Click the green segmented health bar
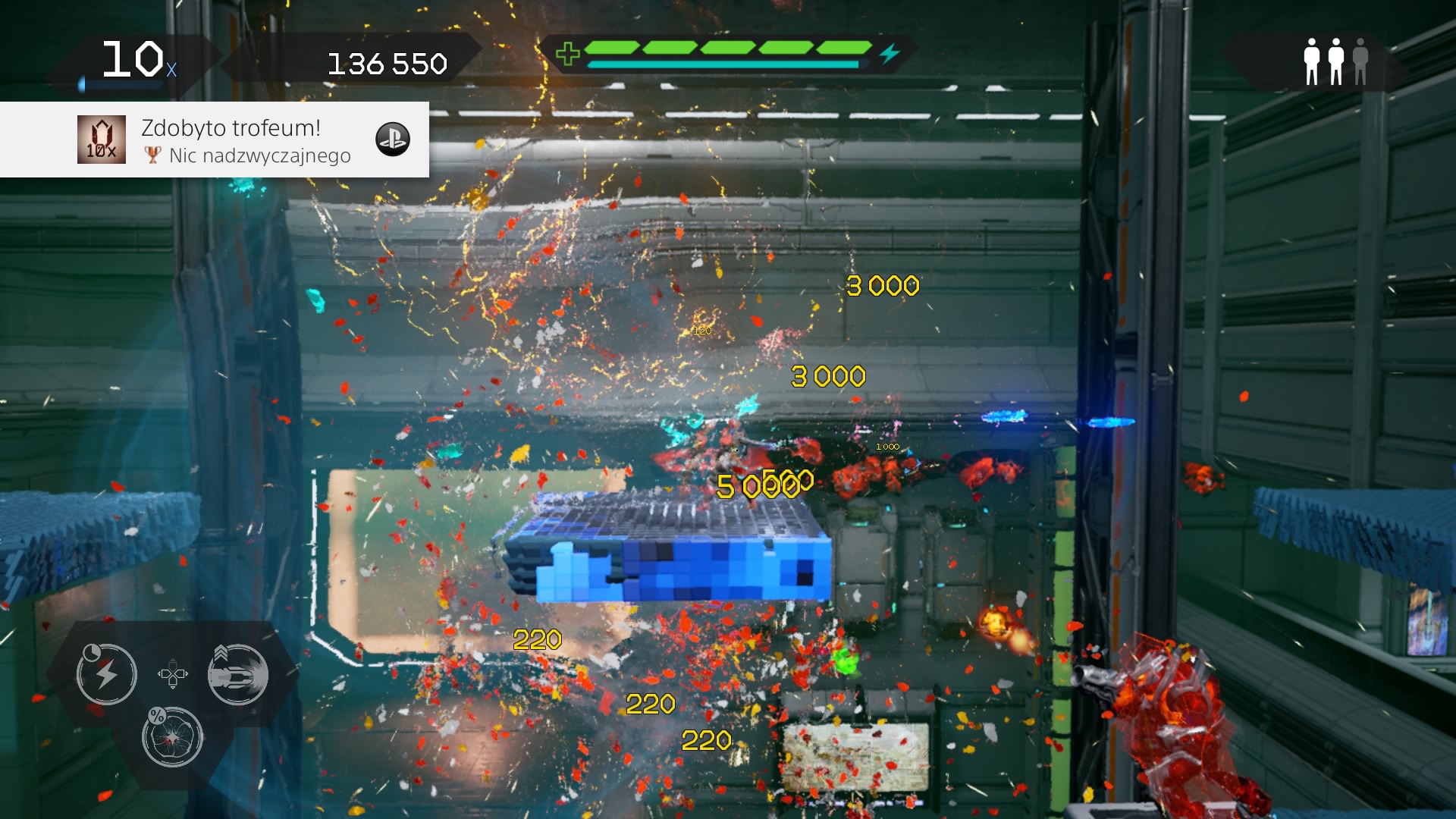 728,48
